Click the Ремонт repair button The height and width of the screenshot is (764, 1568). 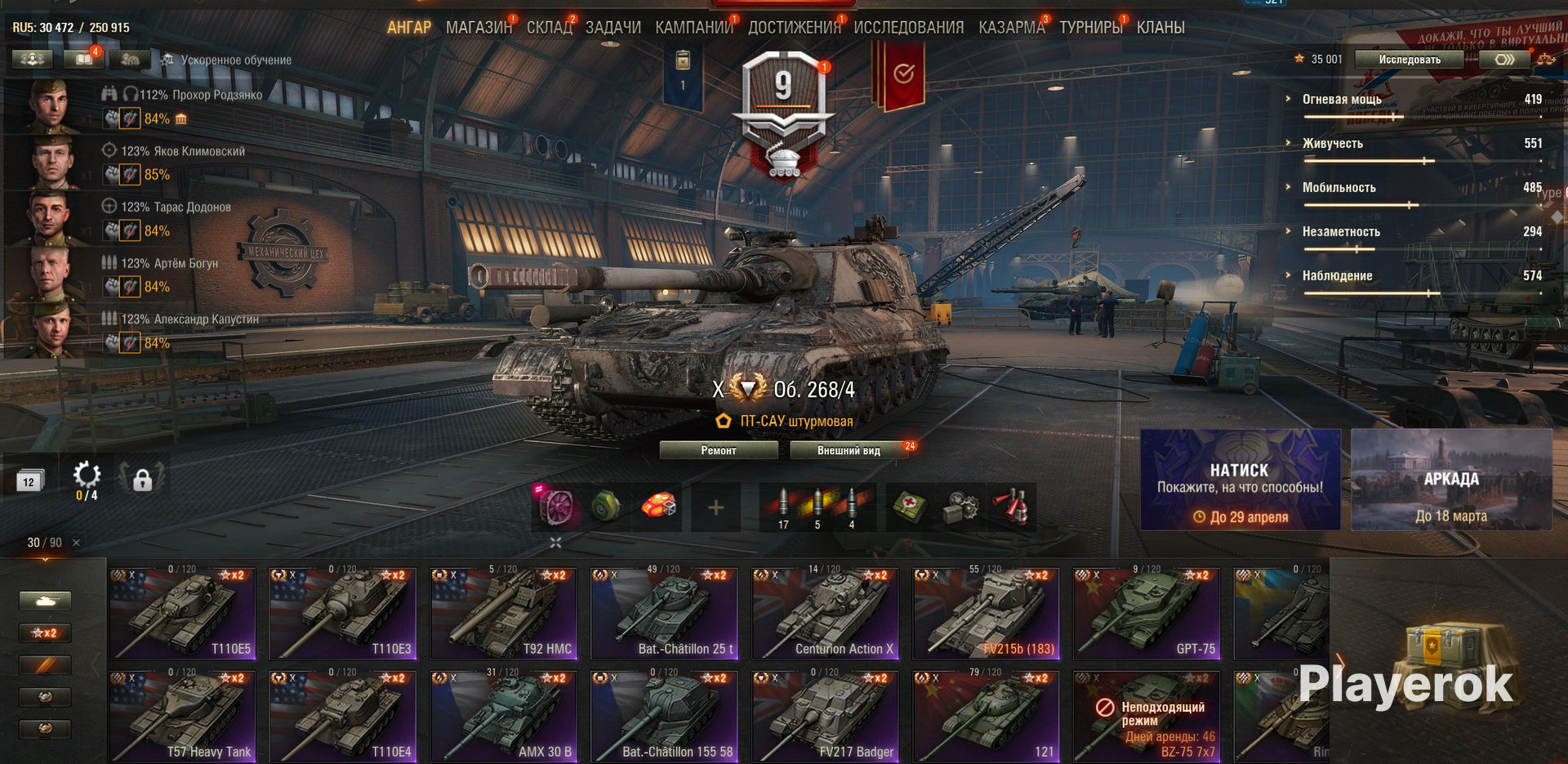(718, 450)
